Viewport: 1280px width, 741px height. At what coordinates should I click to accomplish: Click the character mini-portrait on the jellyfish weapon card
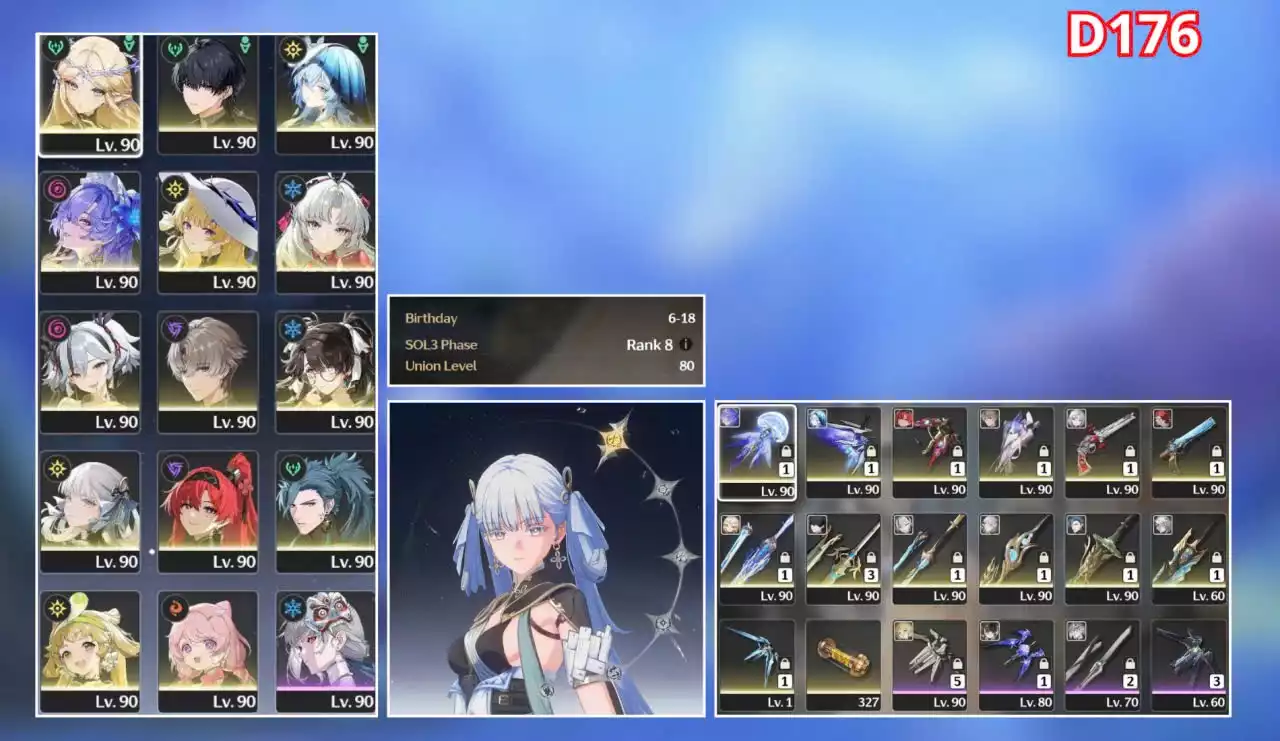(x=728, y=420)
